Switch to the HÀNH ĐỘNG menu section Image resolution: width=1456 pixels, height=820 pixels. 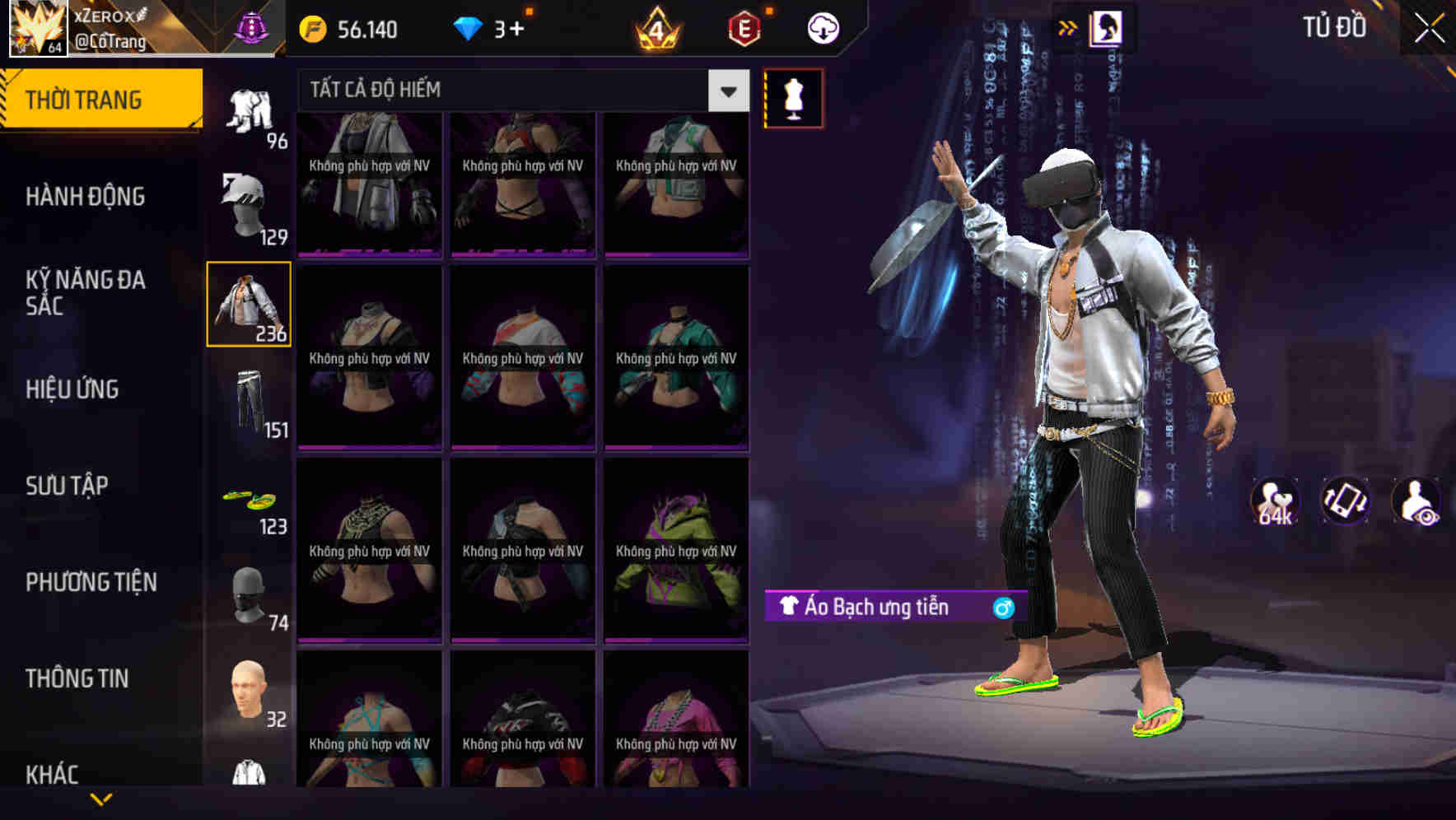point(86,198)
